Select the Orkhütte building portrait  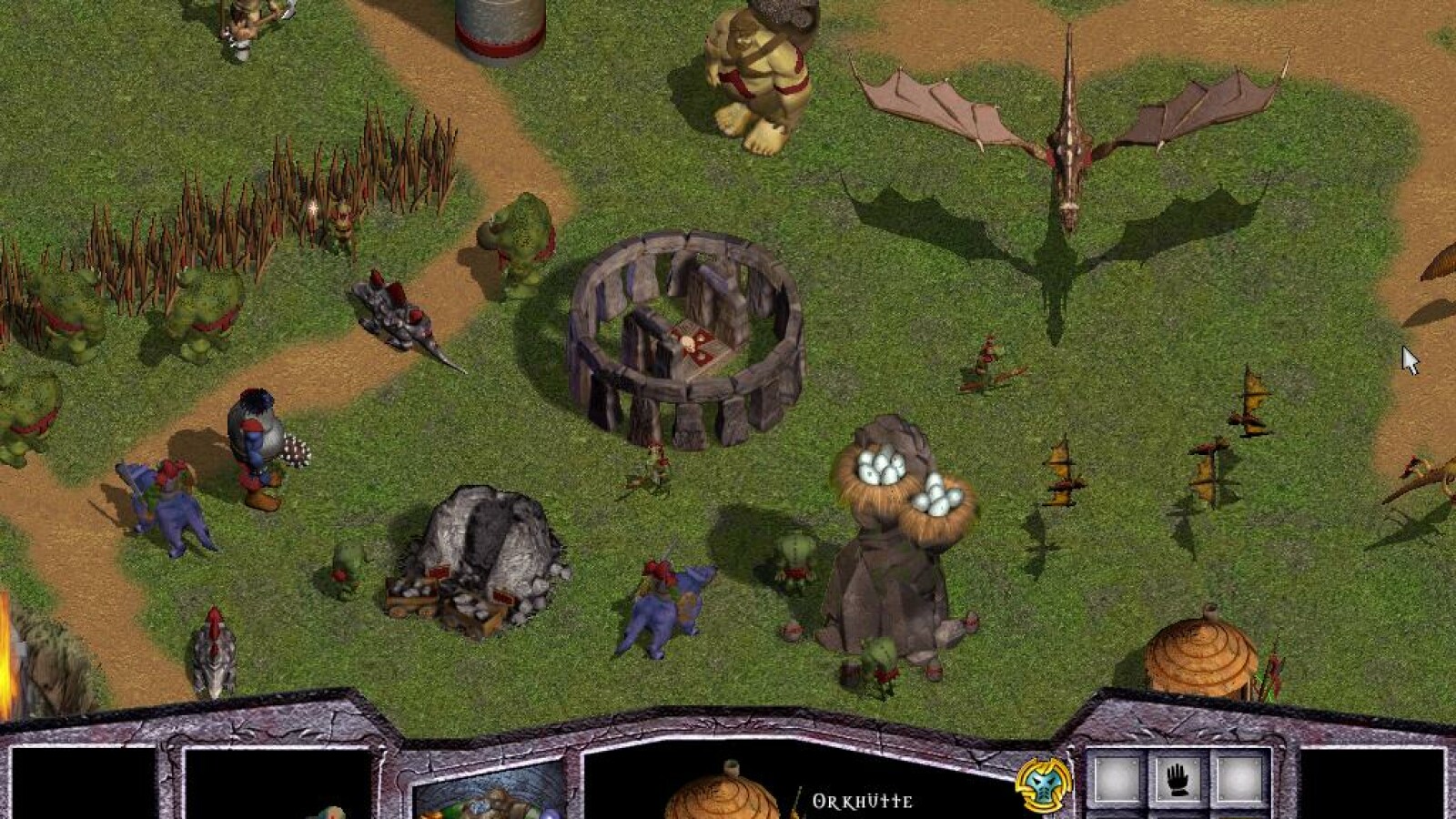pyautogui.click(x=710, y=792)
